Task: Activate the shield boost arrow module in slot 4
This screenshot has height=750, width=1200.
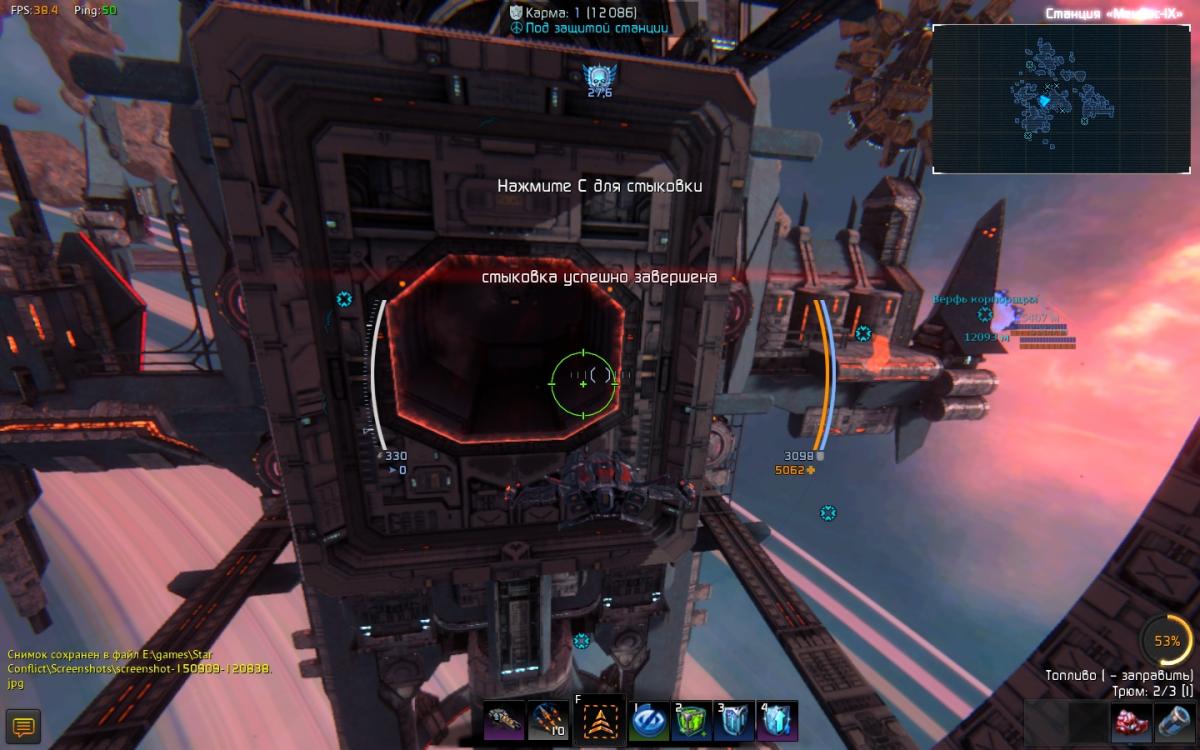Action: 778,721
